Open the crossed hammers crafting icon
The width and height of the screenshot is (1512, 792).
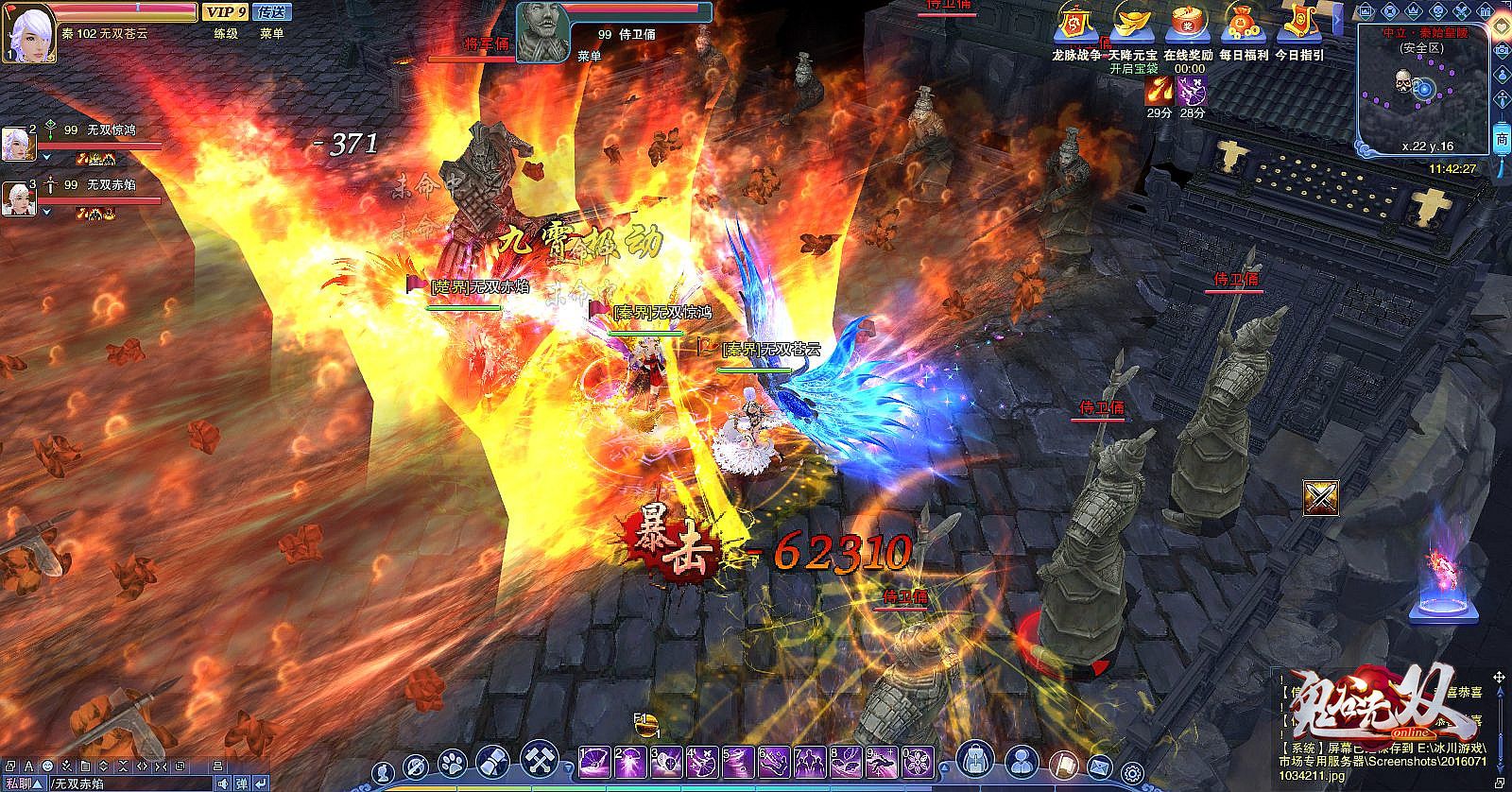(541, 760)
